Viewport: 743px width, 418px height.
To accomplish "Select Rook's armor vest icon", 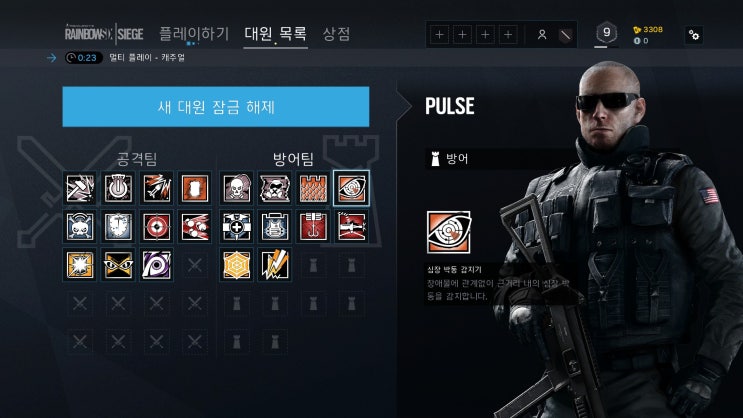I will (x=274, y=226).
